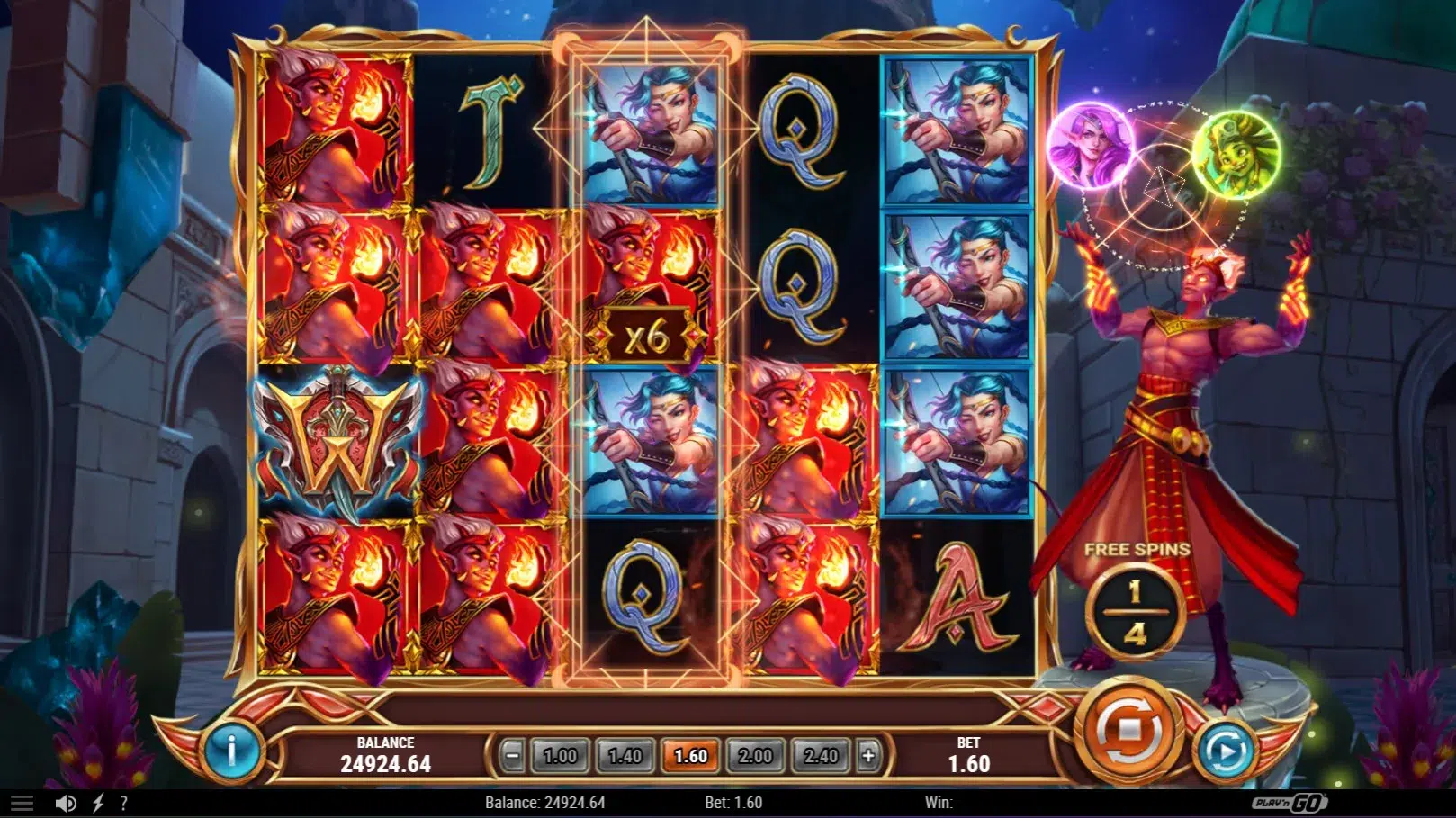Open the hamburger menu

(x=22, y=803)
